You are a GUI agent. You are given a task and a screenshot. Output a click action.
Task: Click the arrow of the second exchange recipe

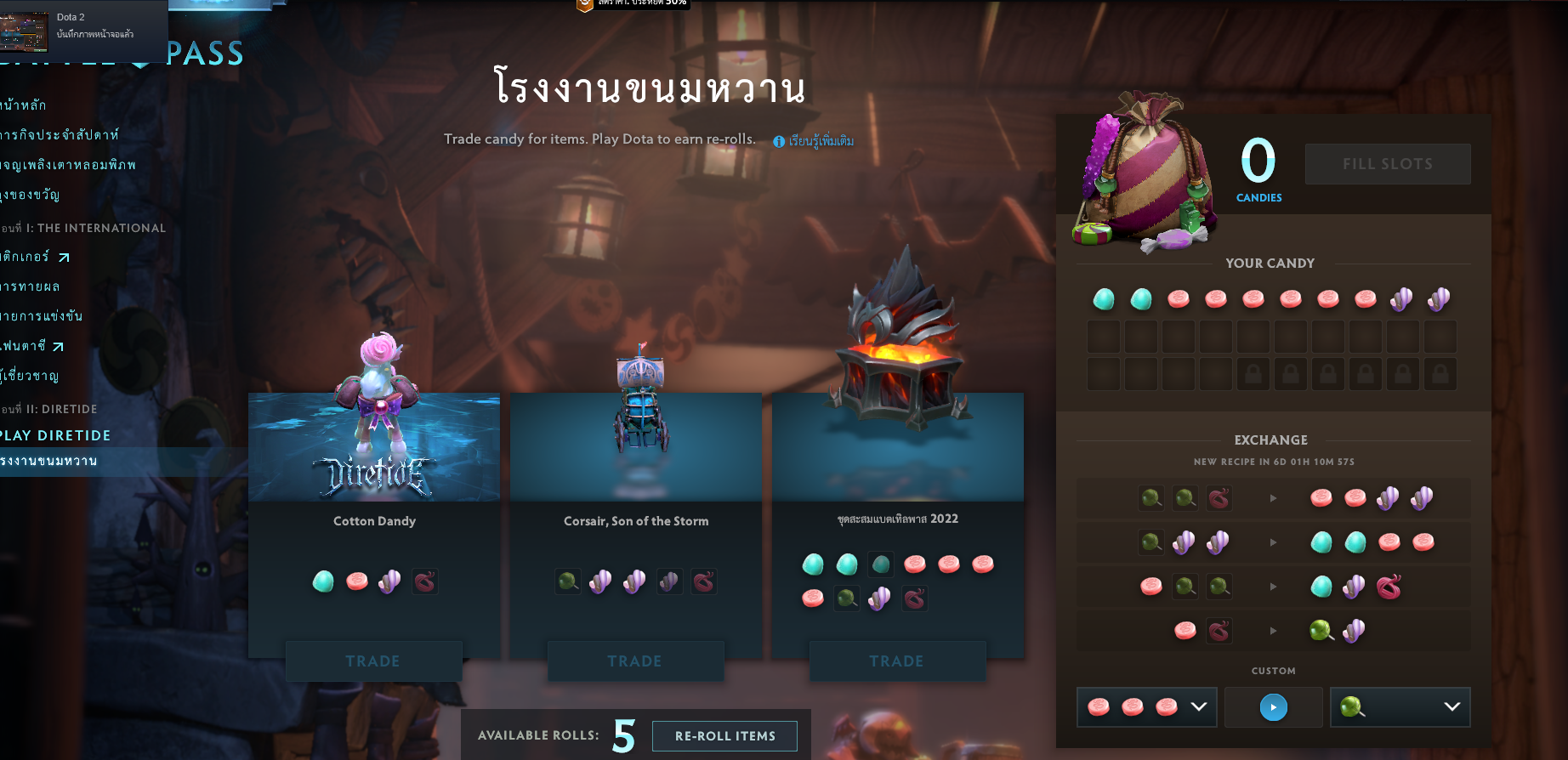coord(1273,542)
